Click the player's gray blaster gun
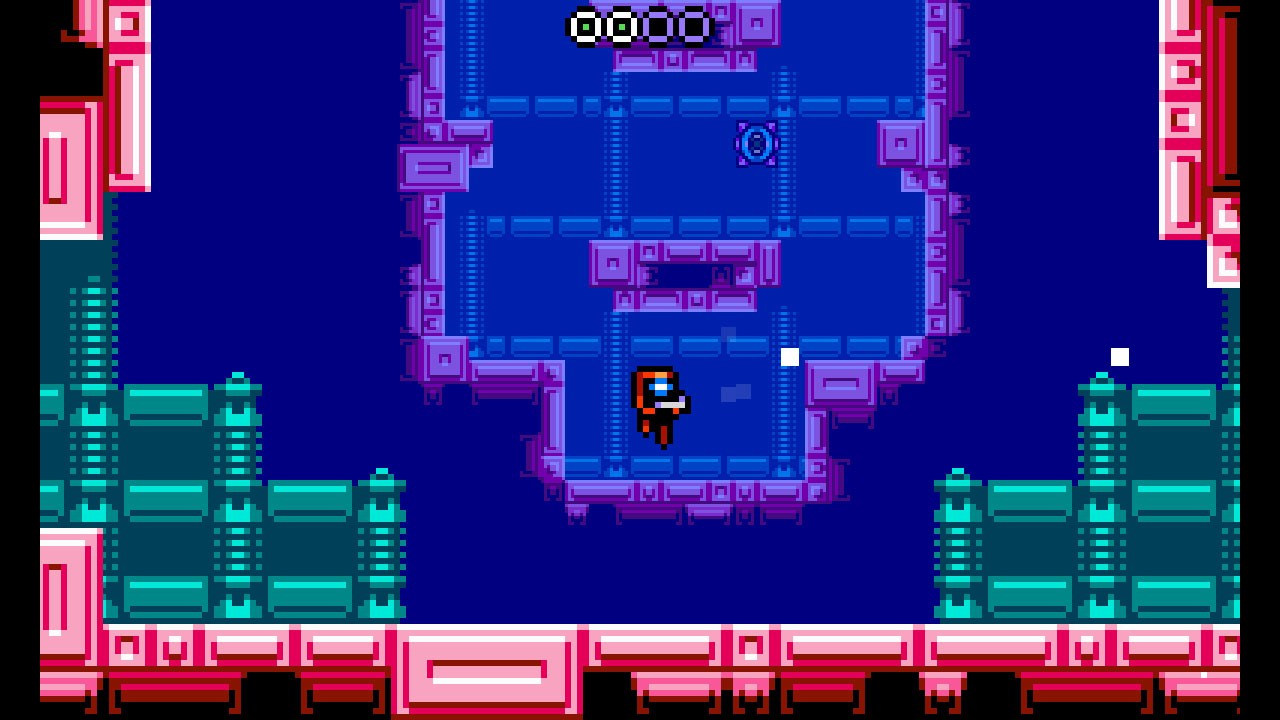Viewport: 1280px width, 720px height. (x=673, y=404)
